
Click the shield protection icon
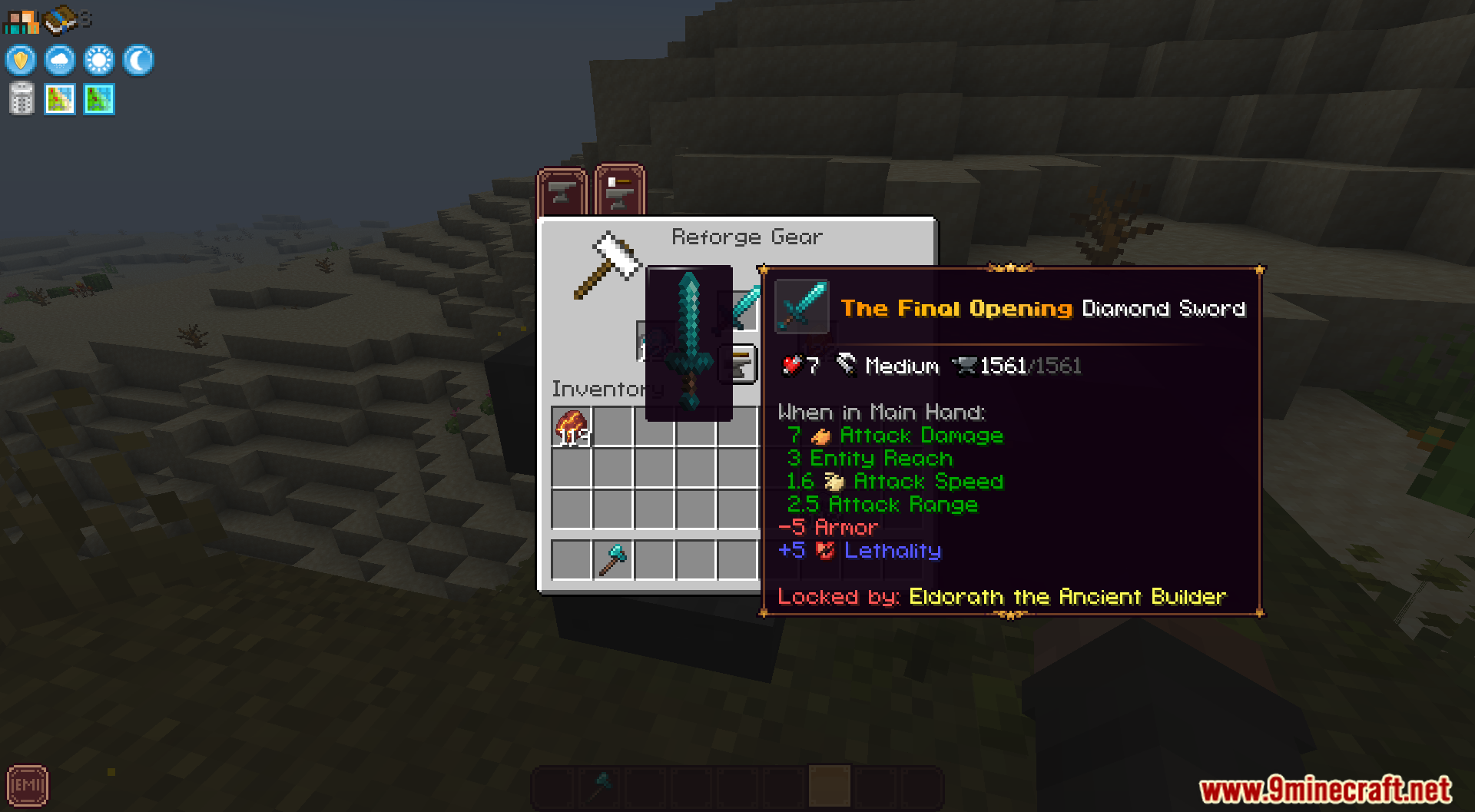click(19, 60)
